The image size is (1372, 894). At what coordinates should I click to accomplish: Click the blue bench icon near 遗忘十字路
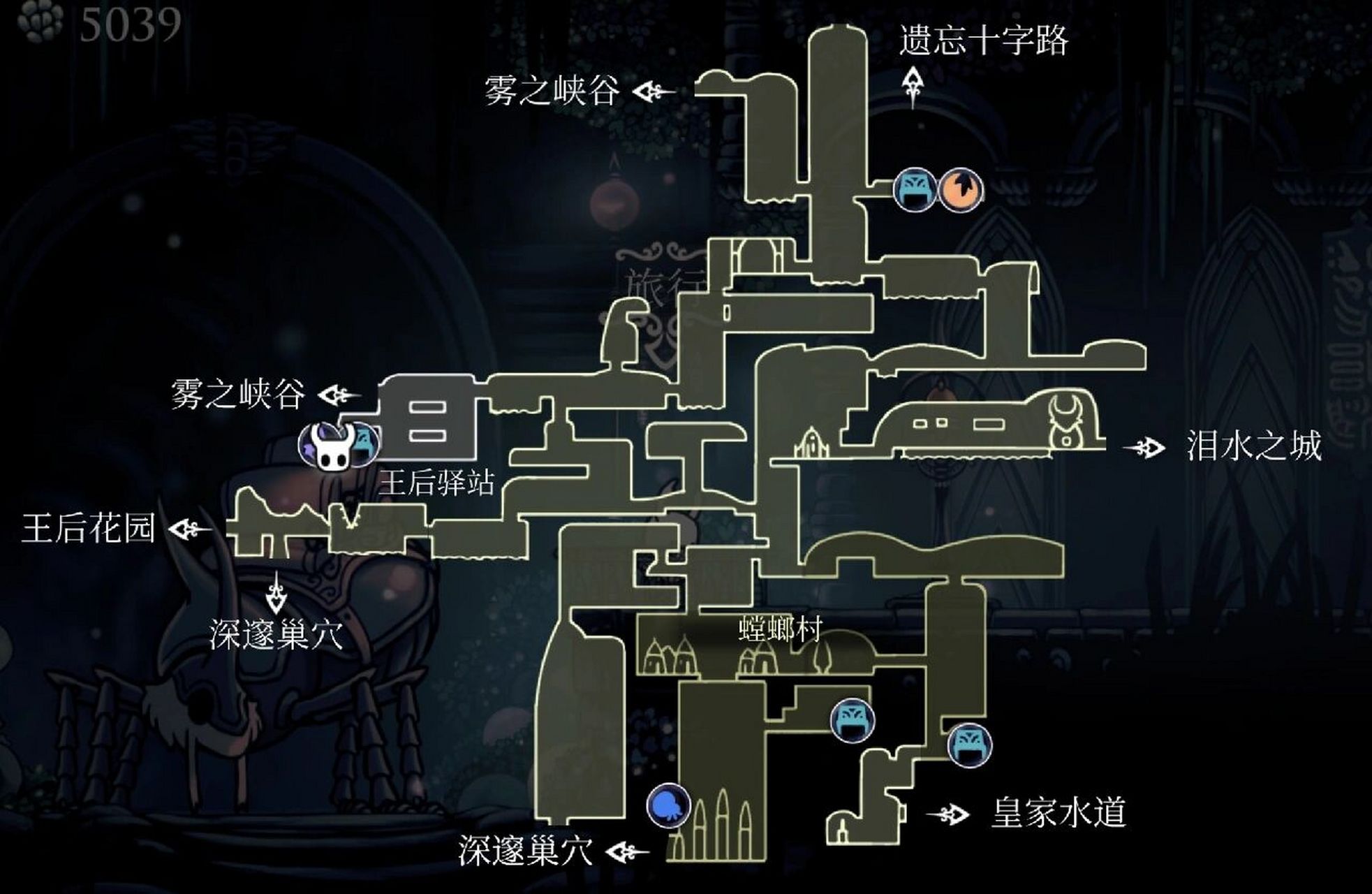pyautogui.click(x=916, y=189)
